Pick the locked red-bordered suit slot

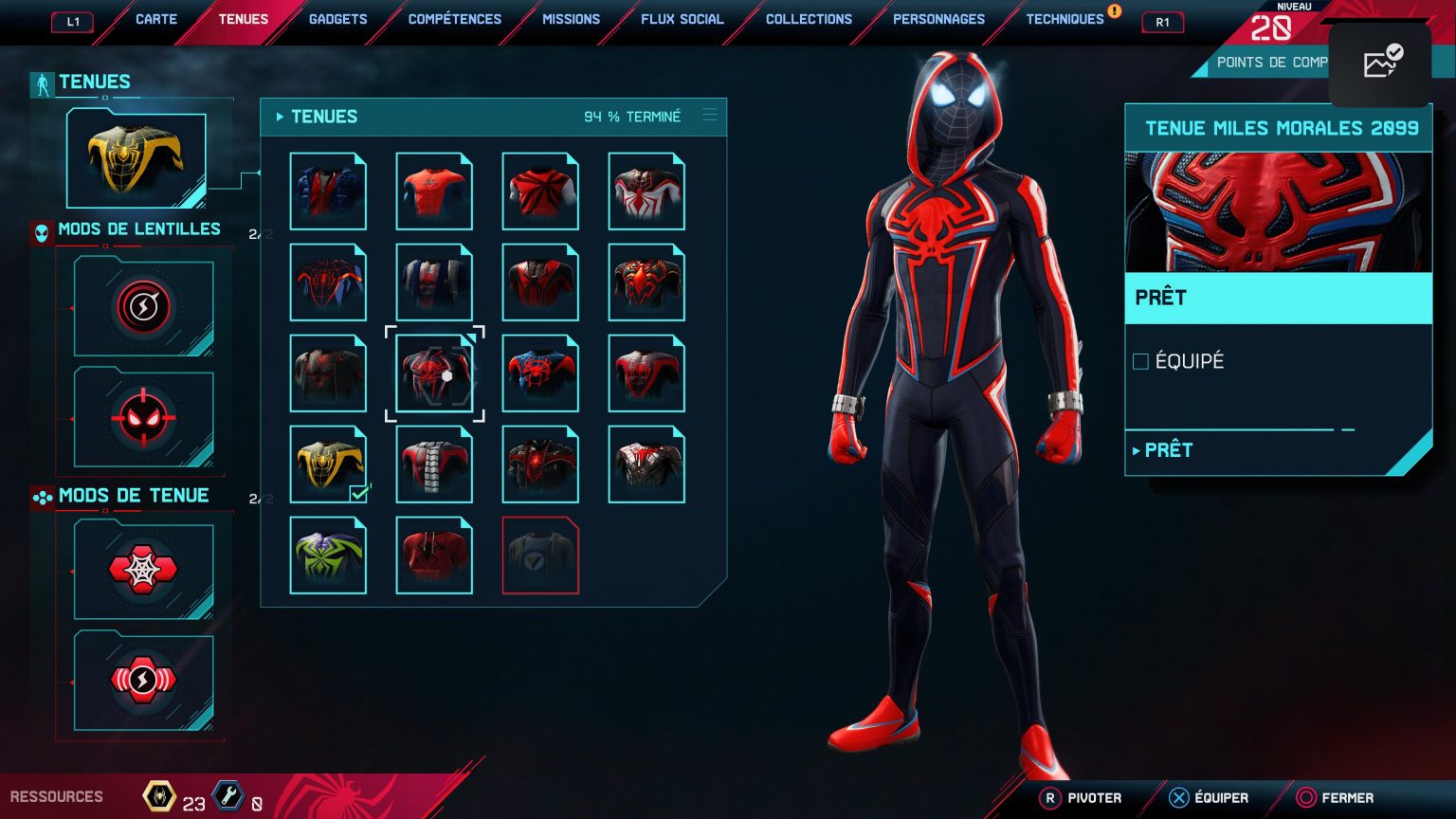540,555
